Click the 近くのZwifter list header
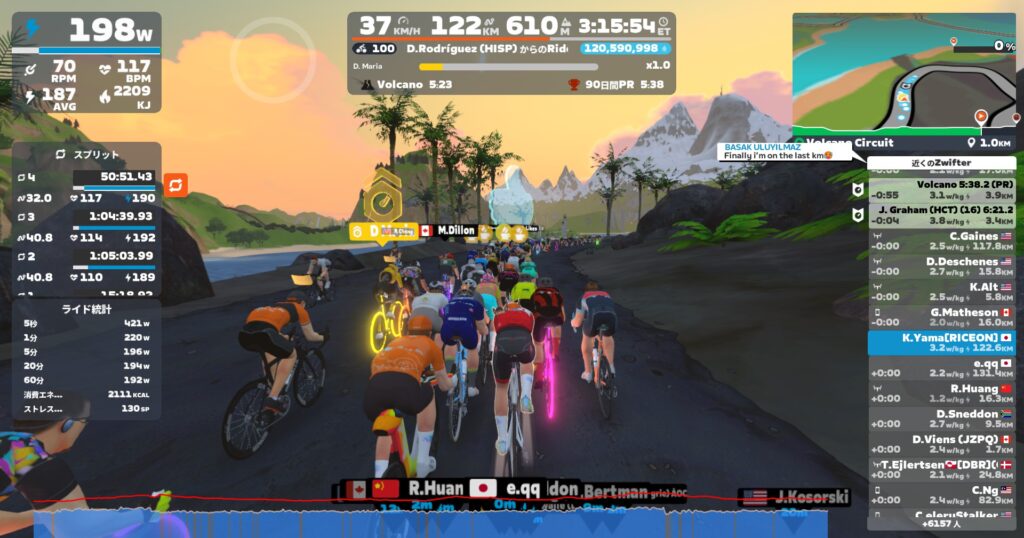 941,163
